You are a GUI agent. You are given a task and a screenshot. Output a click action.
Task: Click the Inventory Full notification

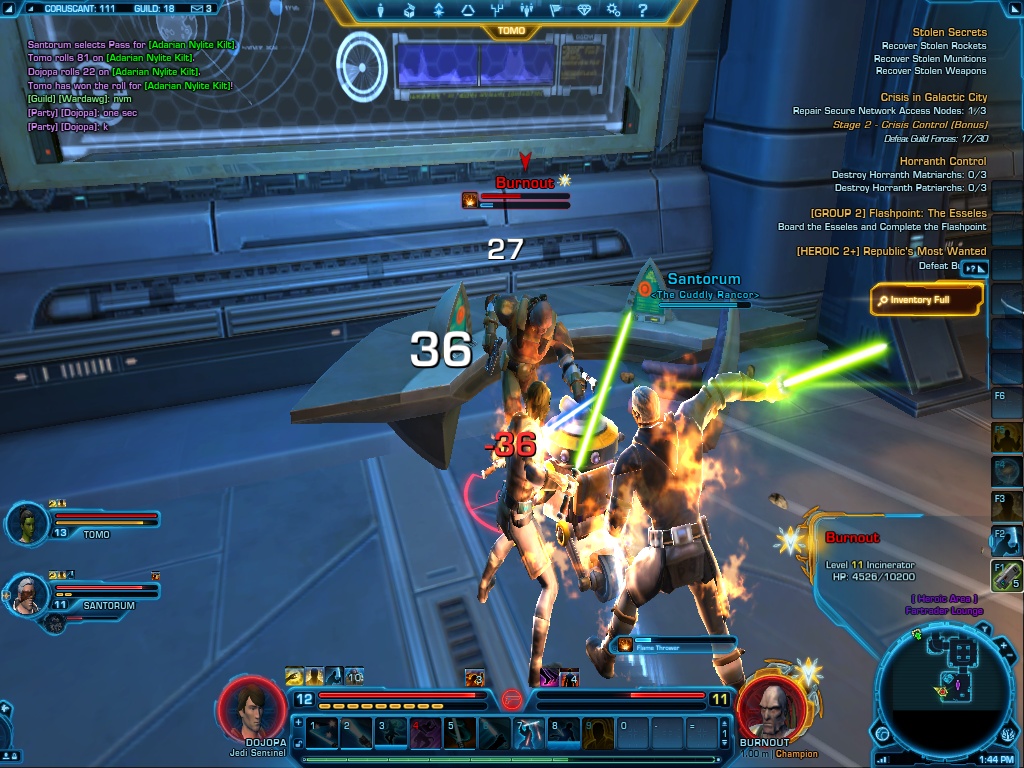926,299
